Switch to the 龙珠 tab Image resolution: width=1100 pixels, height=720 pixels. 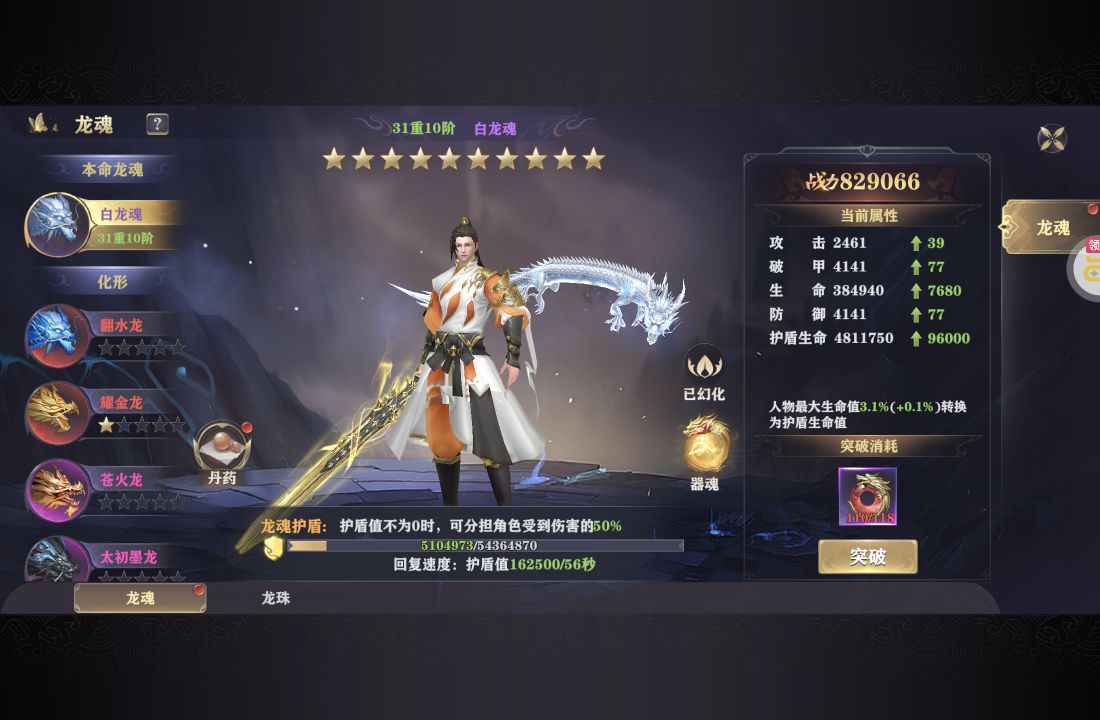(x=276, y=598)
